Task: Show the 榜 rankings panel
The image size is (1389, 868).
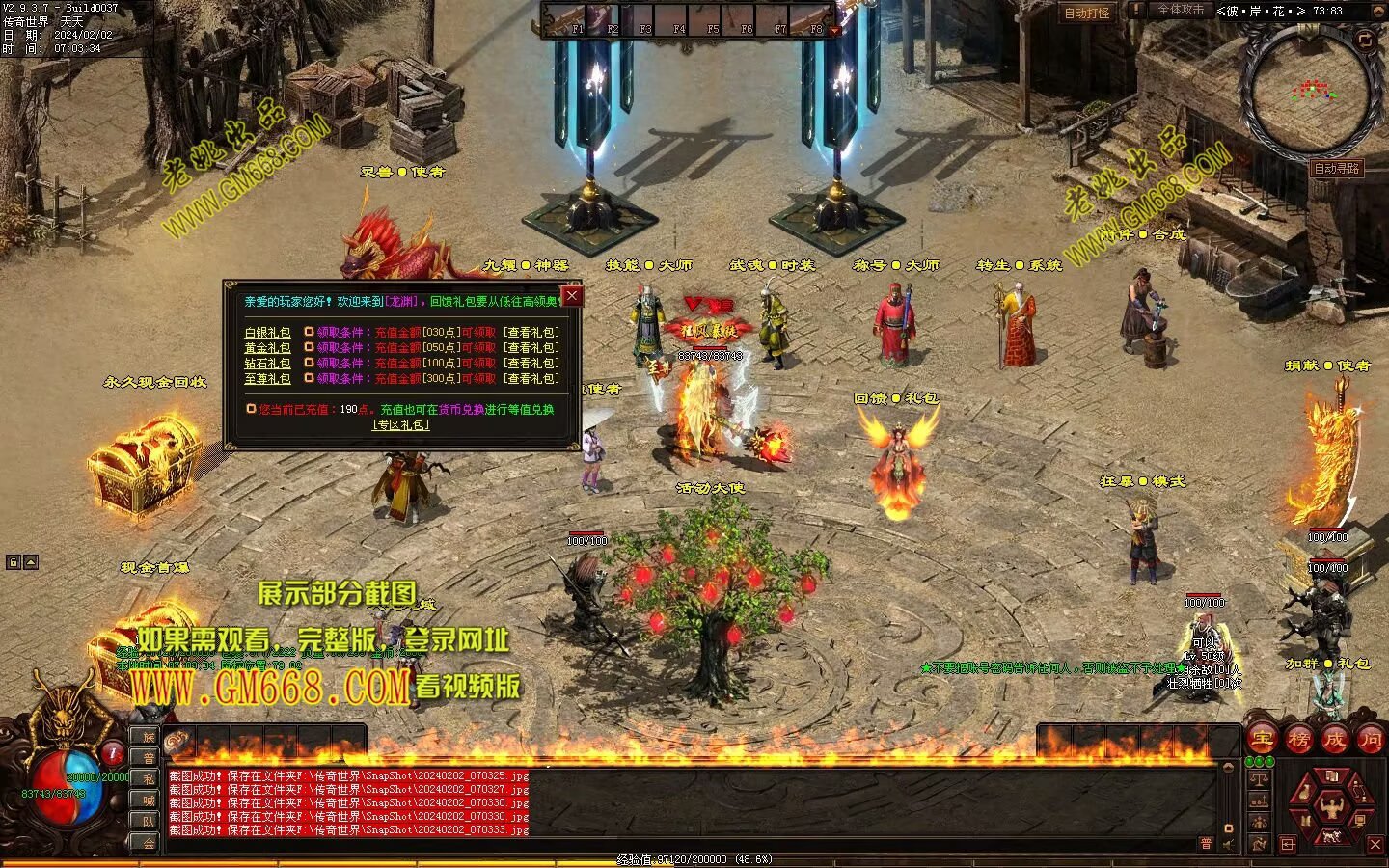Action: coord(1298,740)
